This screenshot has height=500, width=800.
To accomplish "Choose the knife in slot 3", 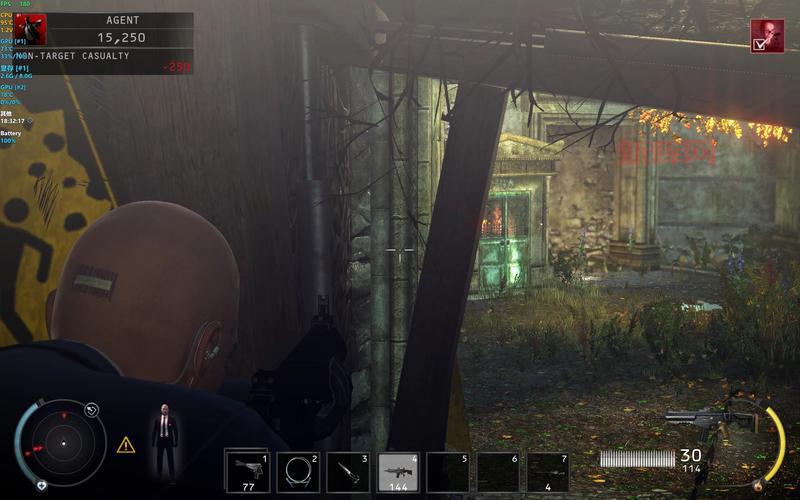I will pos(348,471).
